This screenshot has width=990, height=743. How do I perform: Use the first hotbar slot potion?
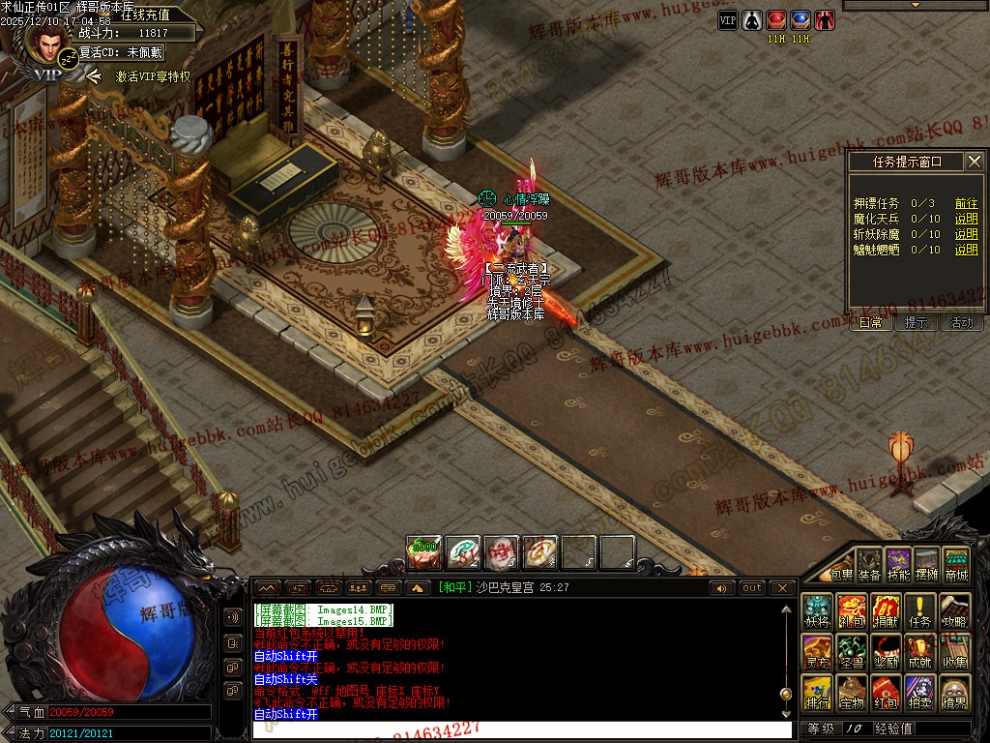(x=424, y=552)
